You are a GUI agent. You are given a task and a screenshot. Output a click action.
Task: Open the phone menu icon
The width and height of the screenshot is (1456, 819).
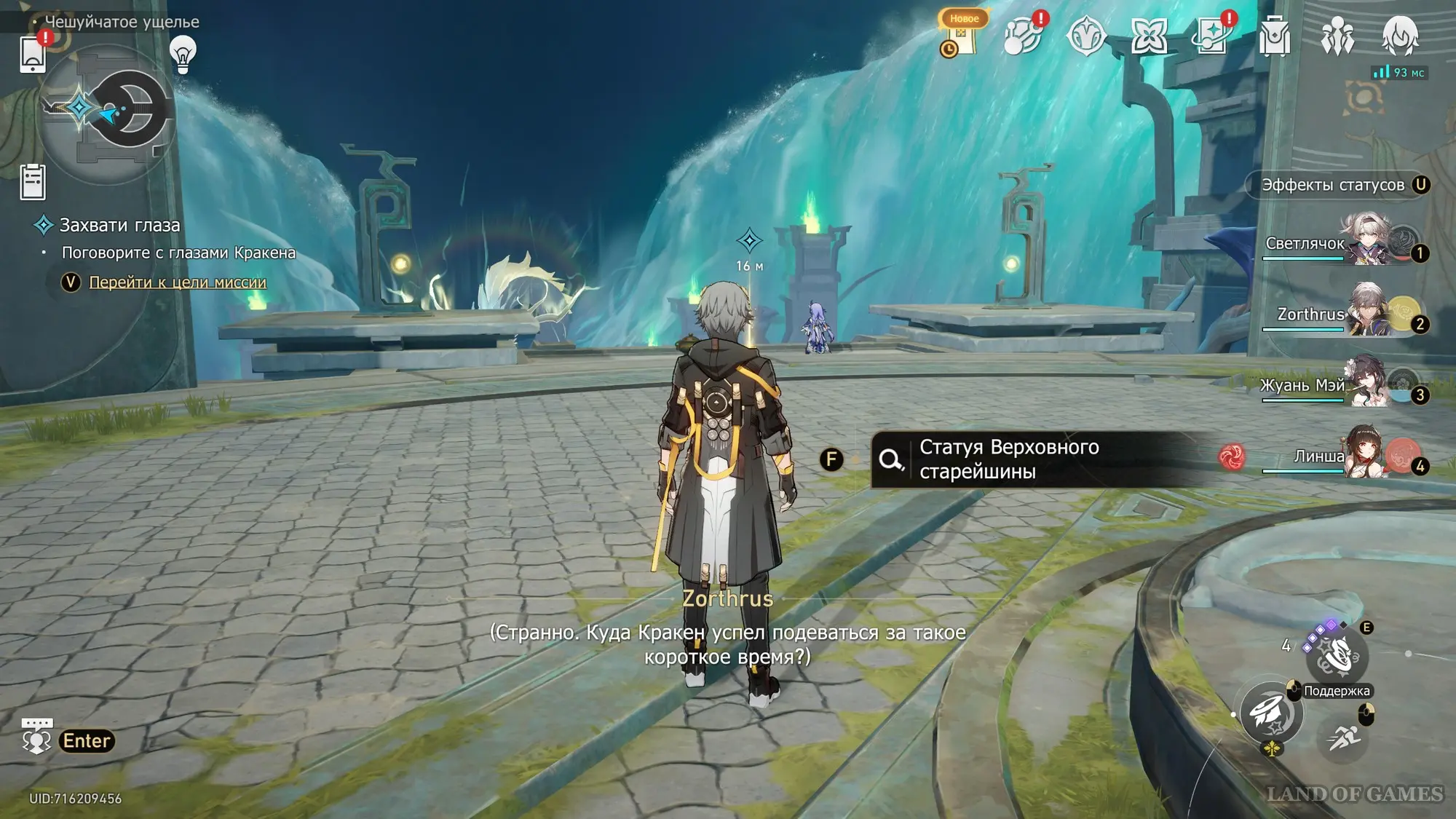33,55
